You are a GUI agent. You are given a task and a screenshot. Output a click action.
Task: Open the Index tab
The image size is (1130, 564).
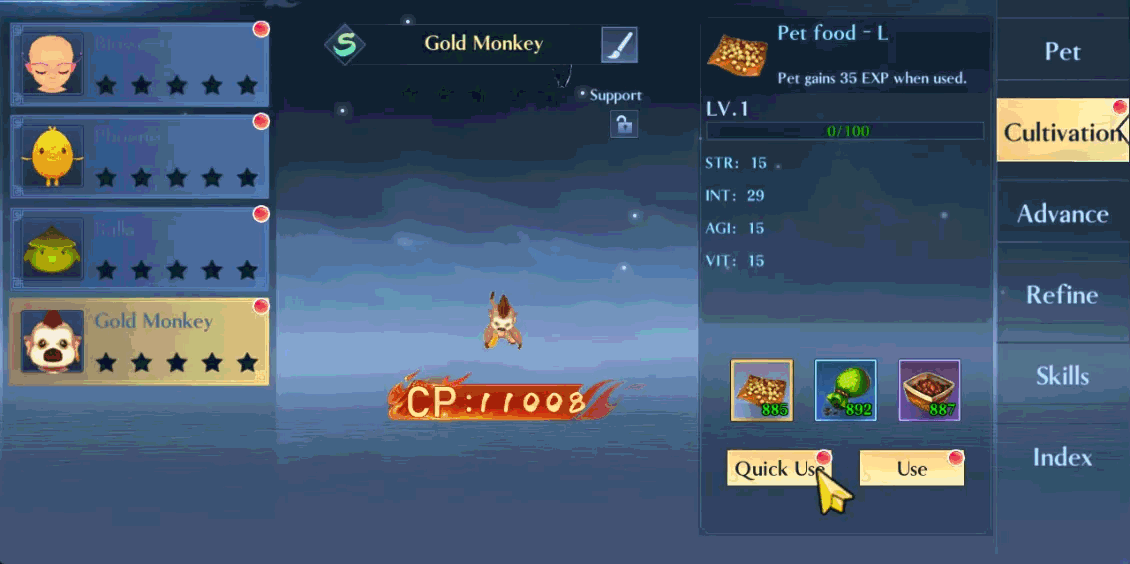click(x=1062, y=457)
